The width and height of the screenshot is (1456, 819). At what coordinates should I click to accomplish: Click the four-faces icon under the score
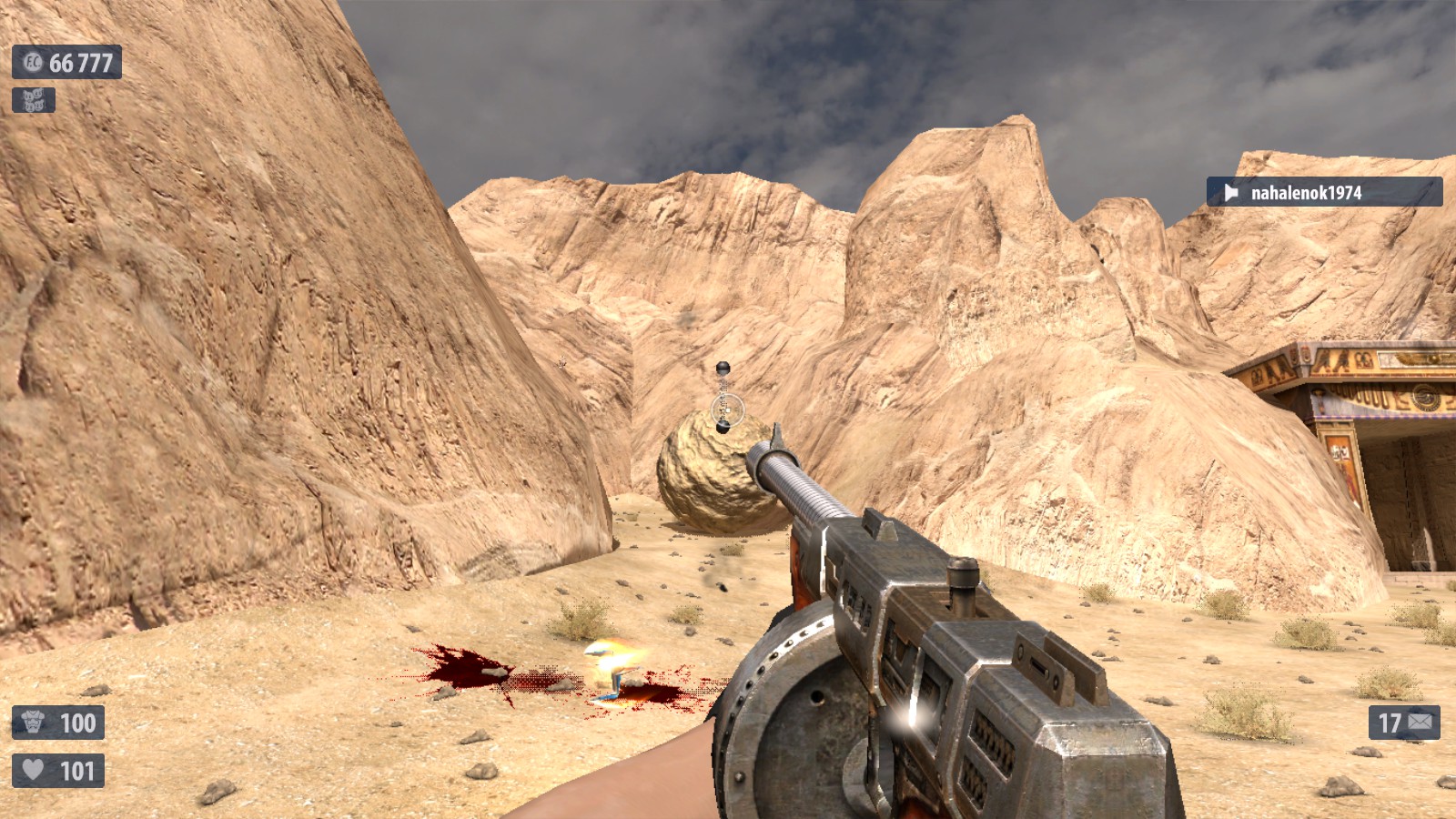tap(34, 100)
